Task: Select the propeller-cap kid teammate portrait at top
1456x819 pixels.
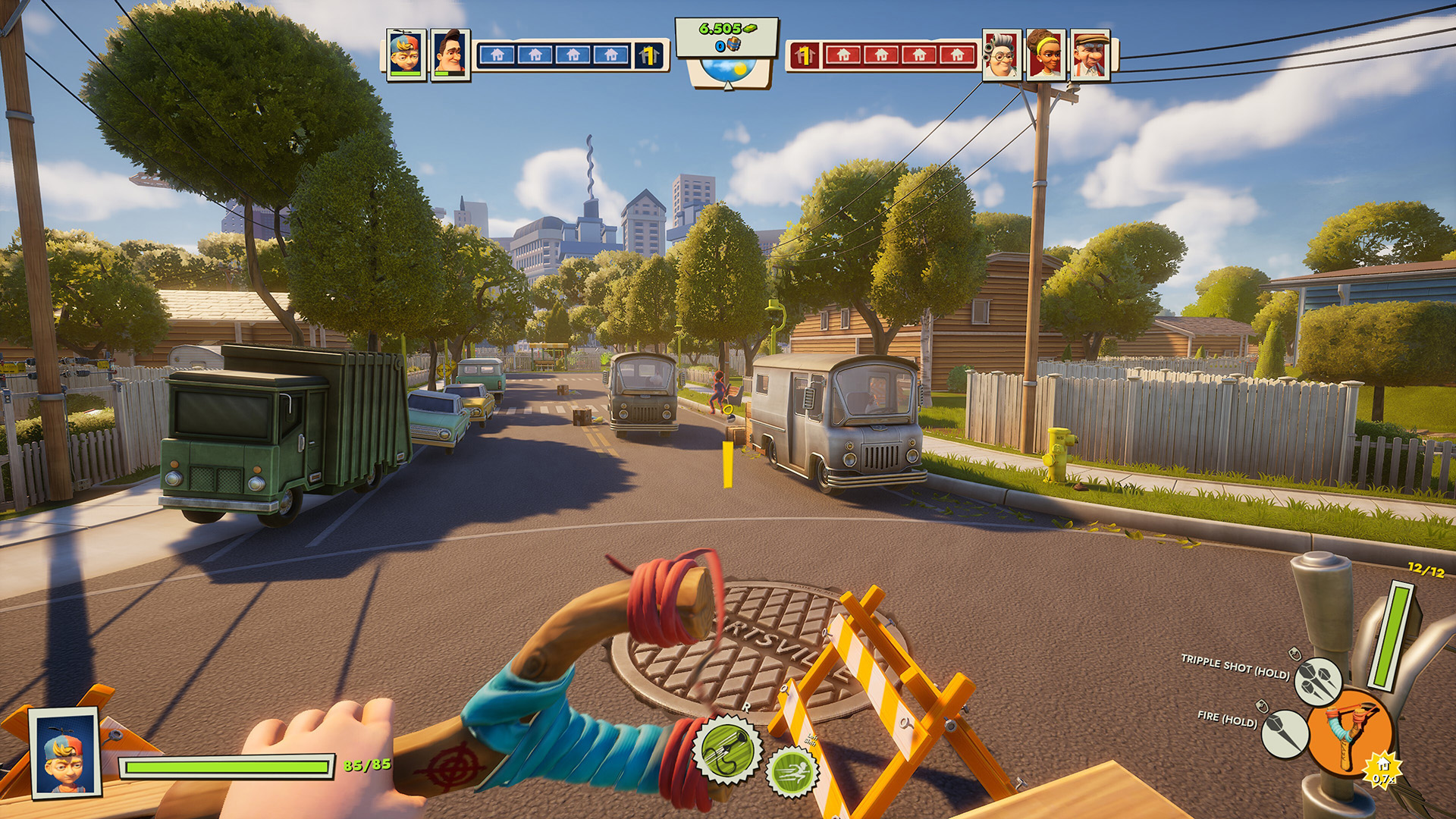Action: [x=406, y=54]
